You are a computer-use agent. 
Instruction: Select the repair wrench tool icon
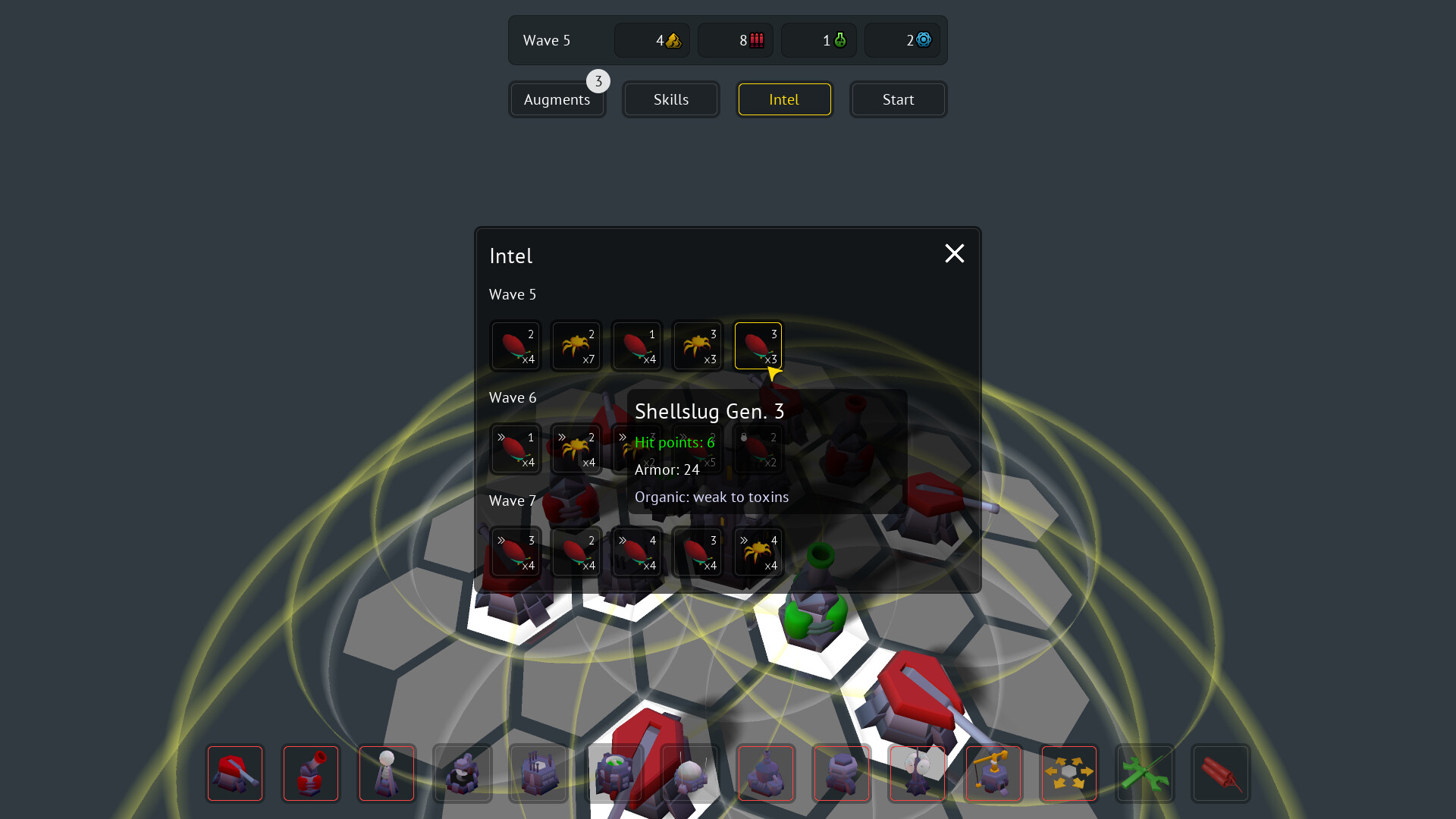pos(1145,773)
